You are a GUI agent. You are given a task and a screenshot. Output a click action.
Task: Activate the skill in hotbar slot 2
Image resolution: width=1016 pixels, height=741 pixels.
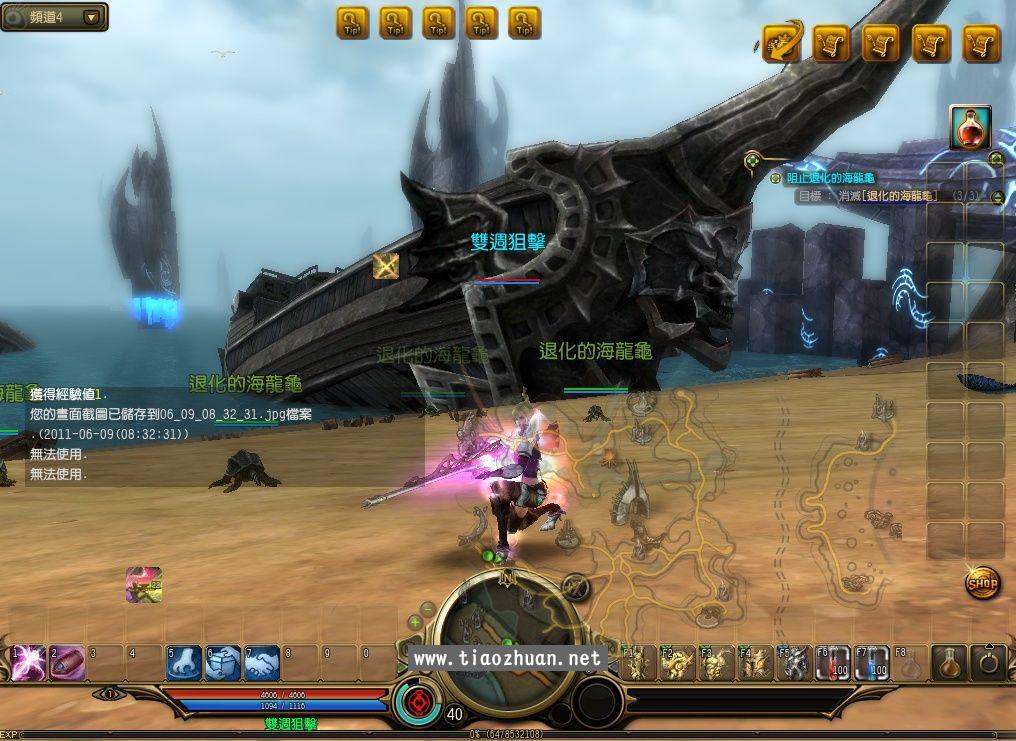coord(67,663)
